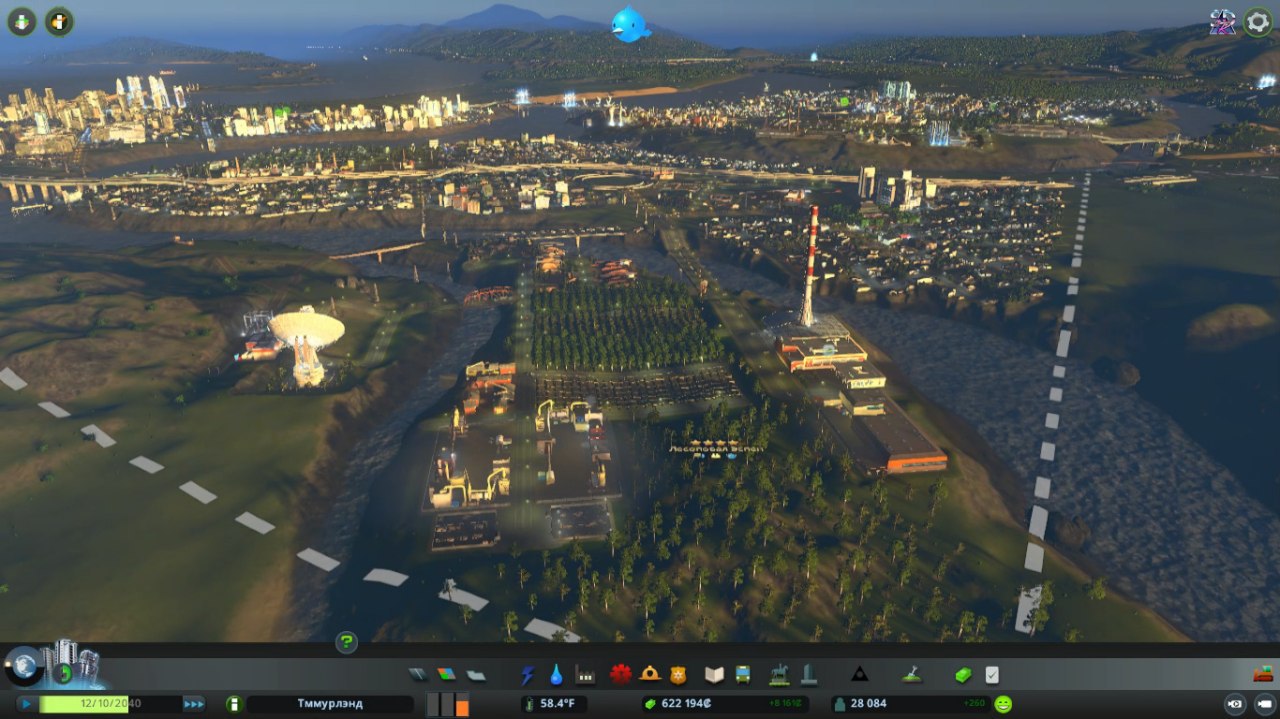
Task: Open the Parks and Decoration menu
Action: click(779, 675)
